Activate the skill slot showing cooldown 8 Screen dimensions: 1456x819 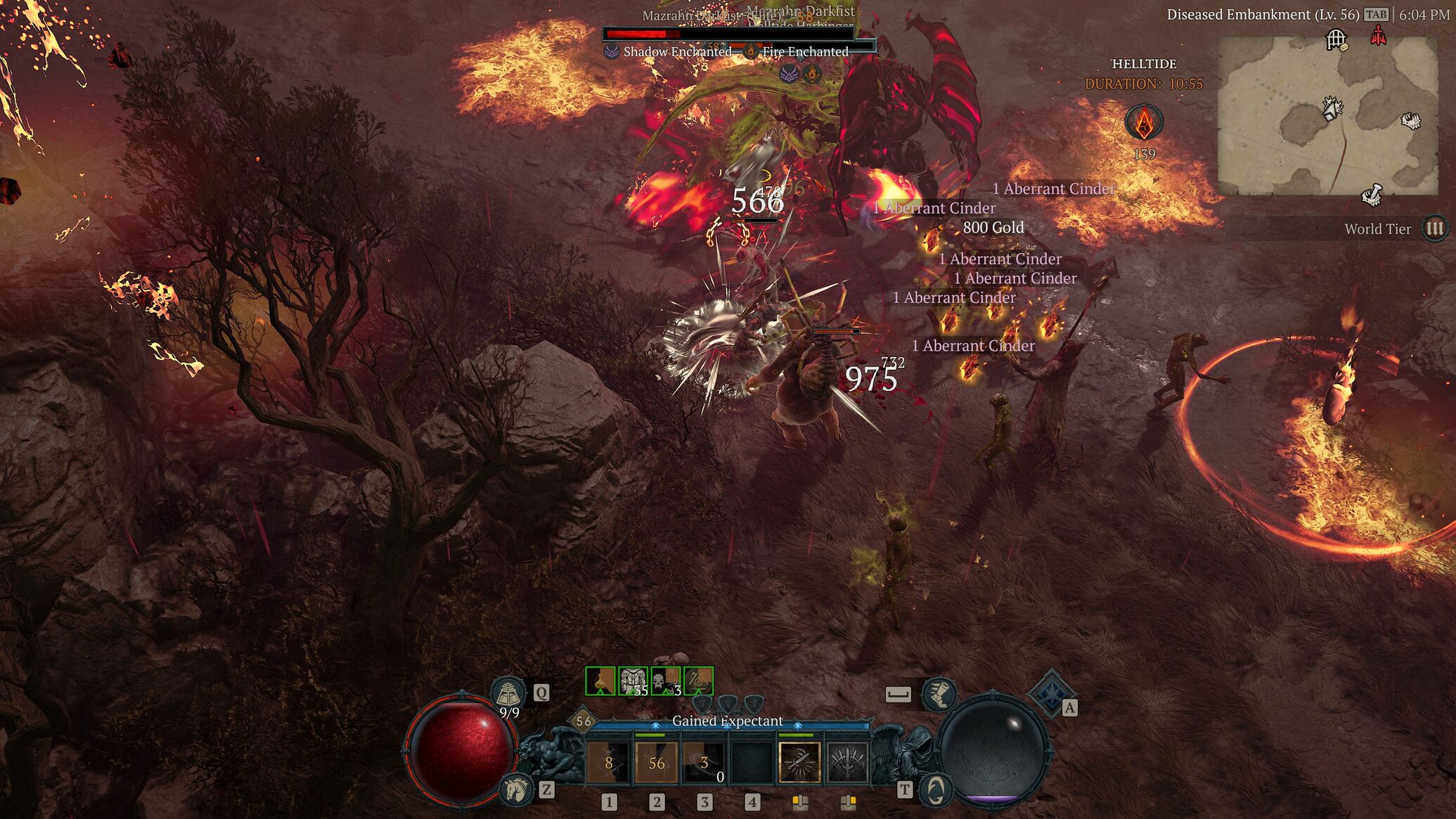coord(609,763)
